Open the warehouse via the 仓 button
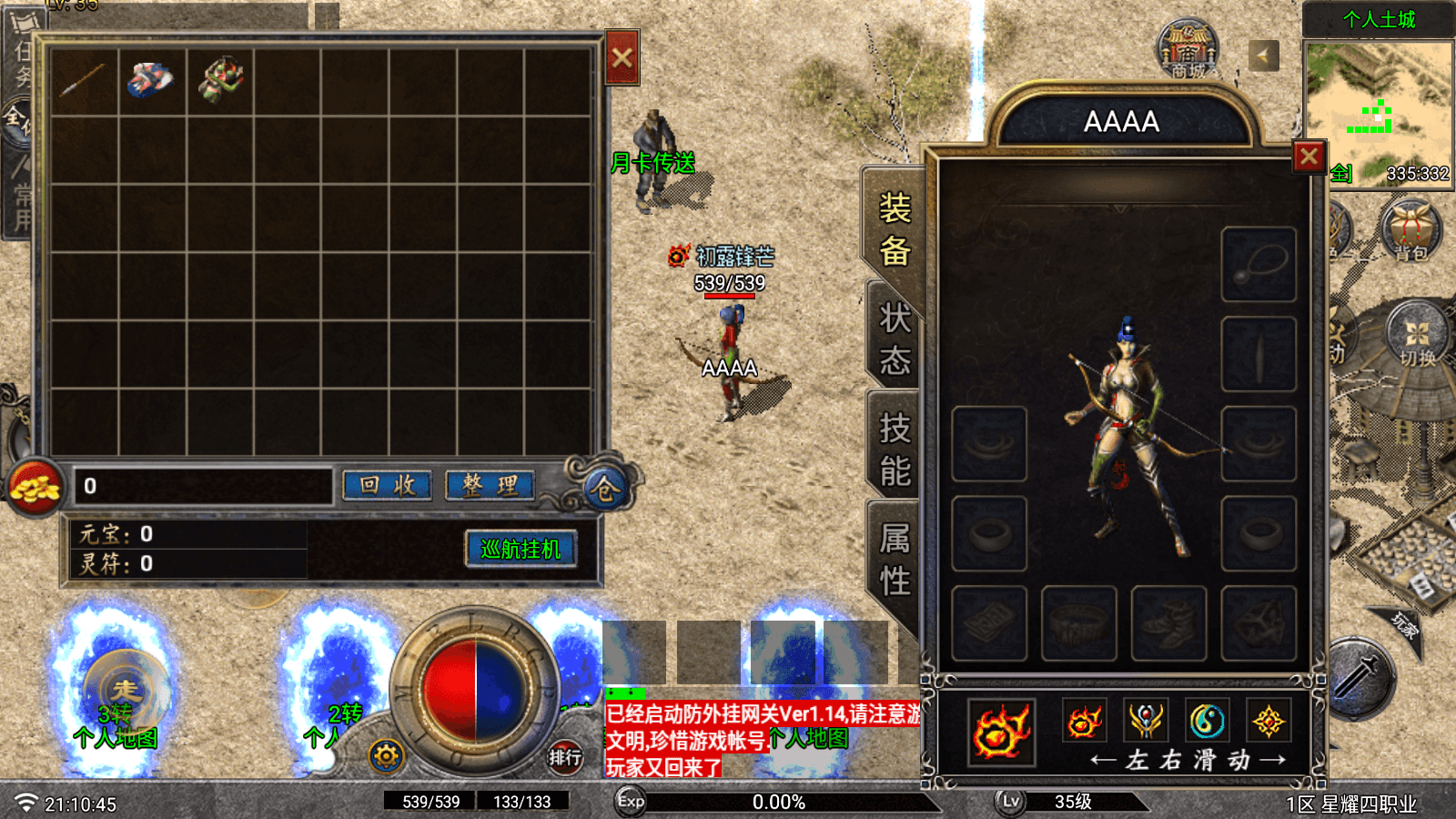The height and width of the screenshot is (819, 1456). (x=604, y=490)
